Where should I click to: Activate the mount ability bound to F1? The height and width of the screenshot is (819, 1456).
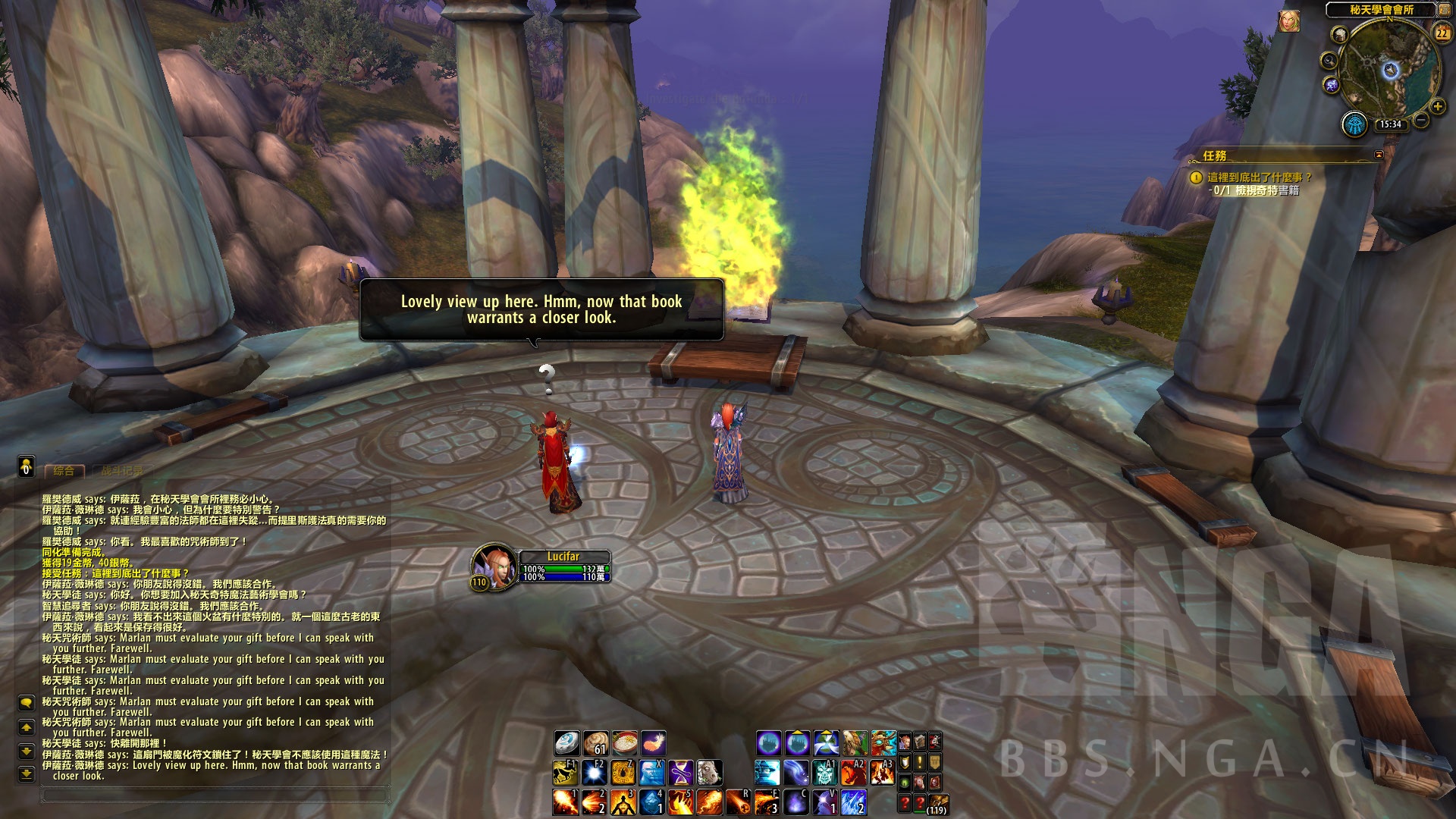pyautogui.click(x=565, y=773)
